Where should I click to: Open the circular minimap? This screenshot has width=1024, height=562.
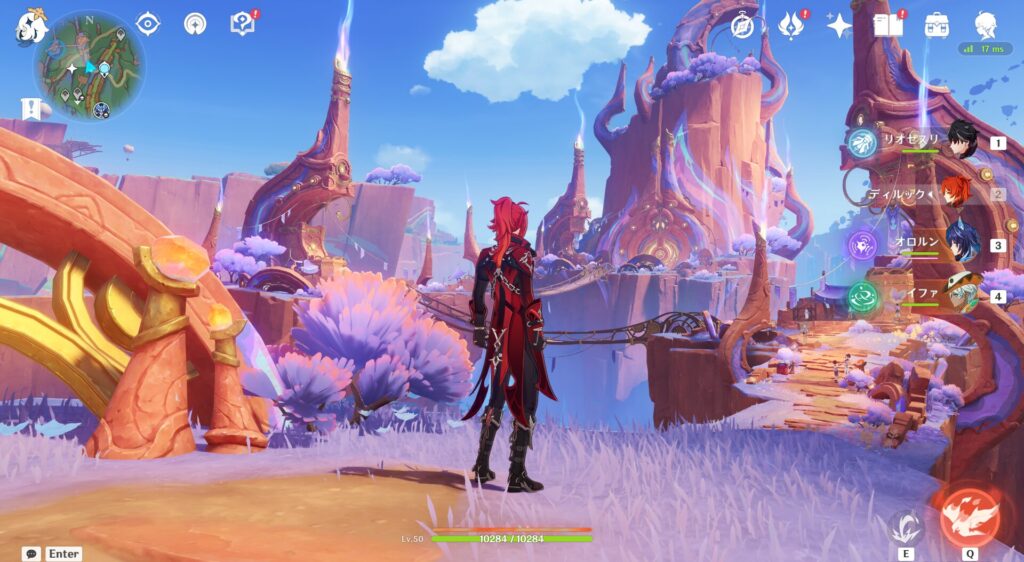click(90, 67)
